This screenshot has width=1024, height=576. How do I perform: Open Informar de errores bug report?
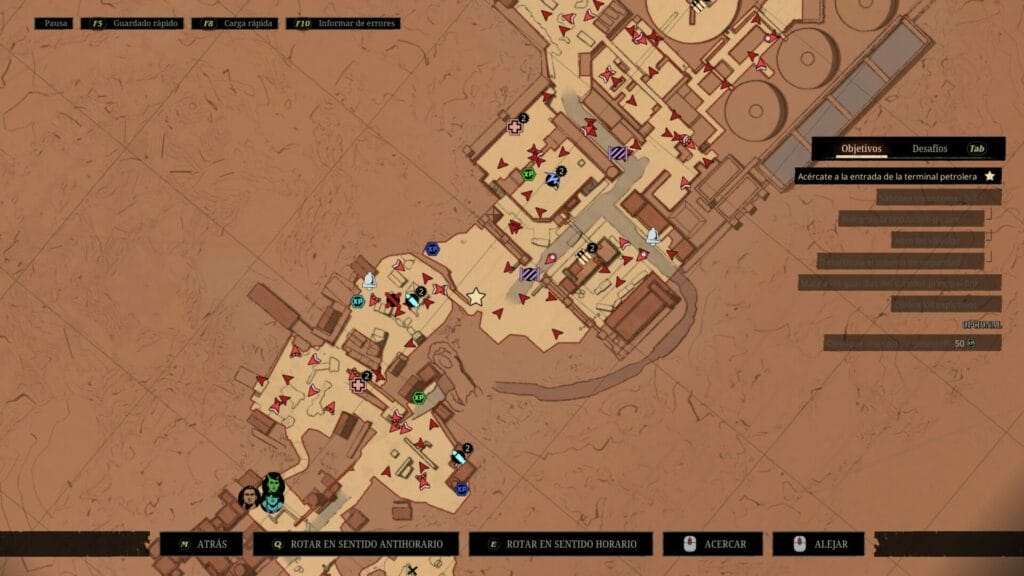pyautogui.click(x=343, y=22)
